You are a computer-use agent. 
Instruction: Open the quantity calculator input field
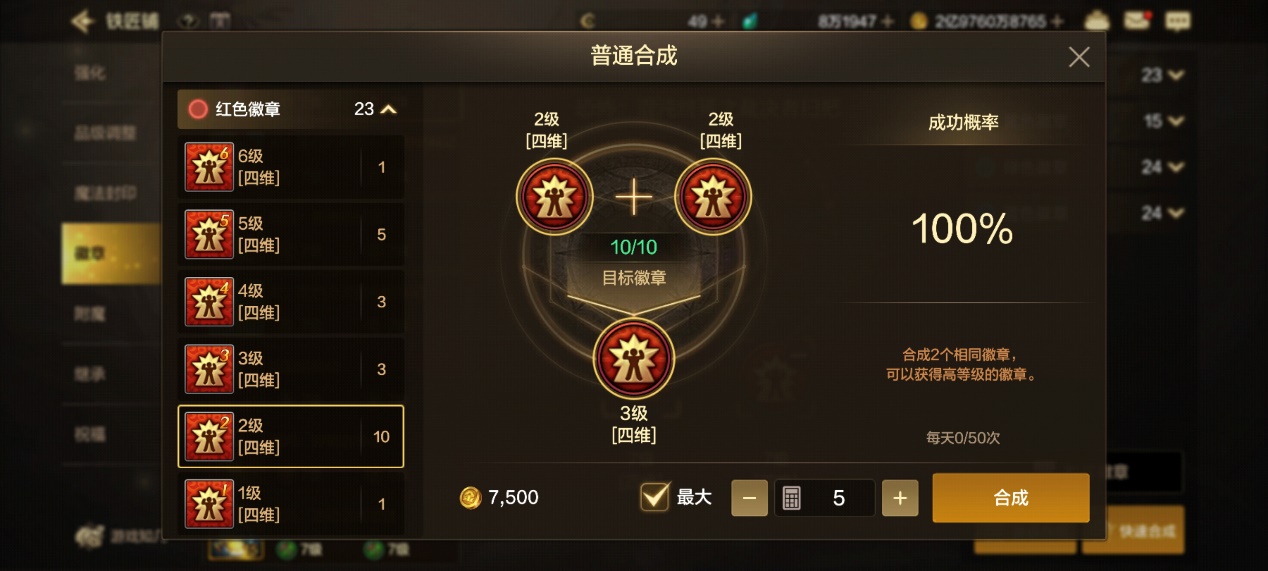click(x=824, y=498)
